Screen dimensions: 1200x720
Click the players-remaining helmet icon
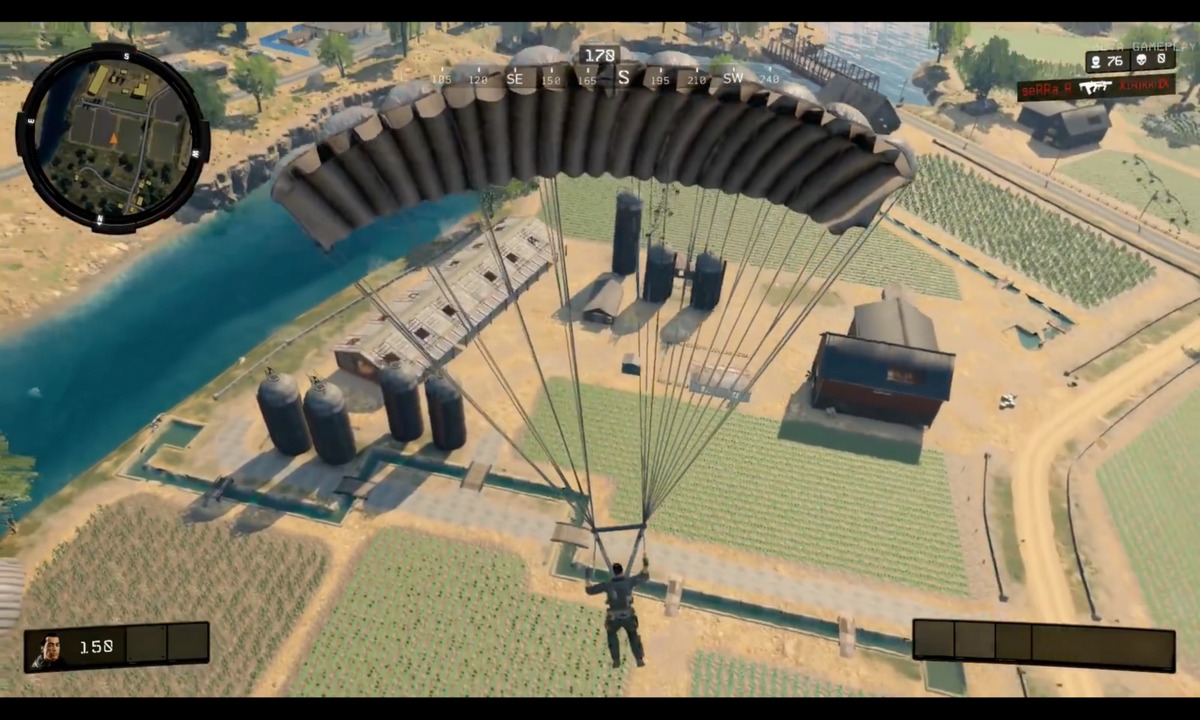coord(1098,61)
